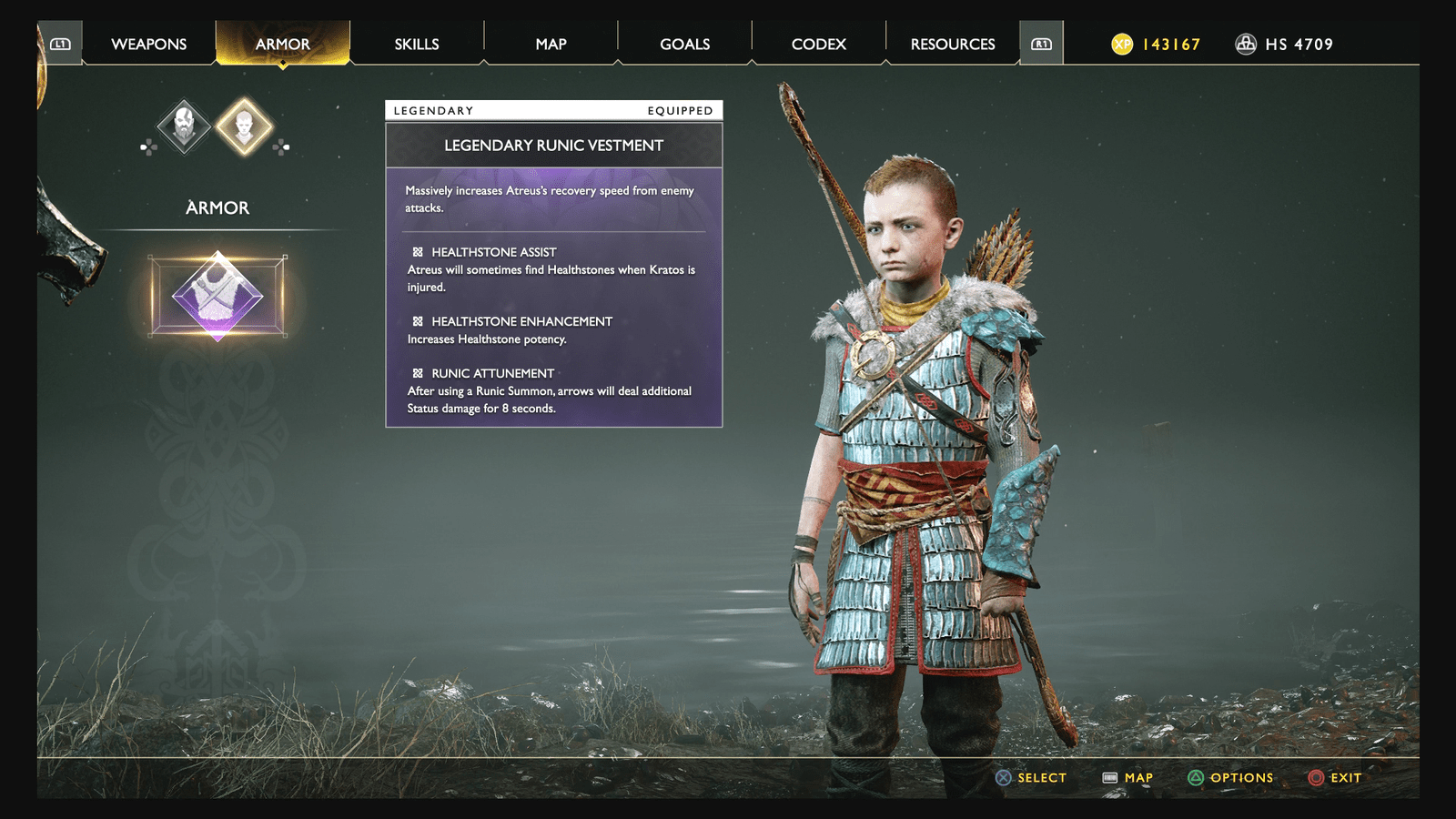Click the Runic Attunement rune icon
The width and height of the screenshot is (1456, 819).
[418, 372]
